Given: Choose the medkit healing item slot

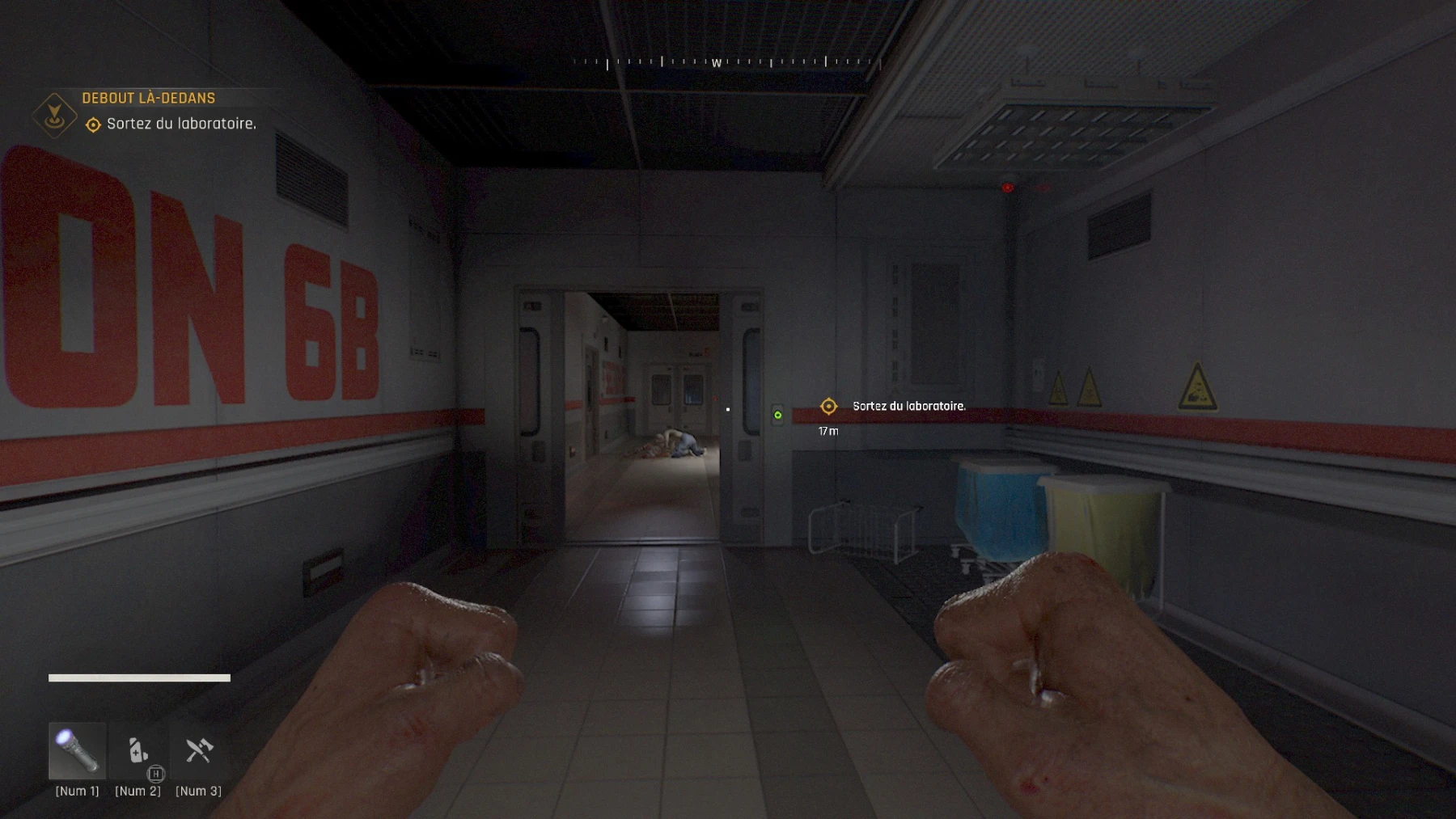Looking at the screenshot, I should click(x=138, y=751).
